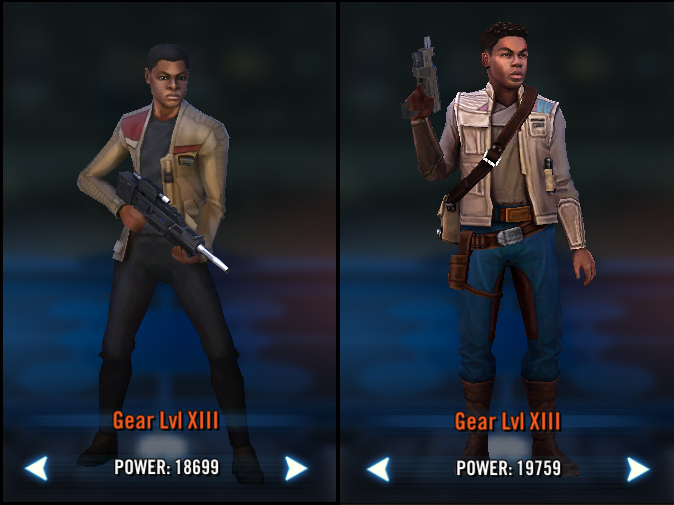Go to next character from Power 18699 panel
This screenshot has width=674, height=505.
[295, 467]
